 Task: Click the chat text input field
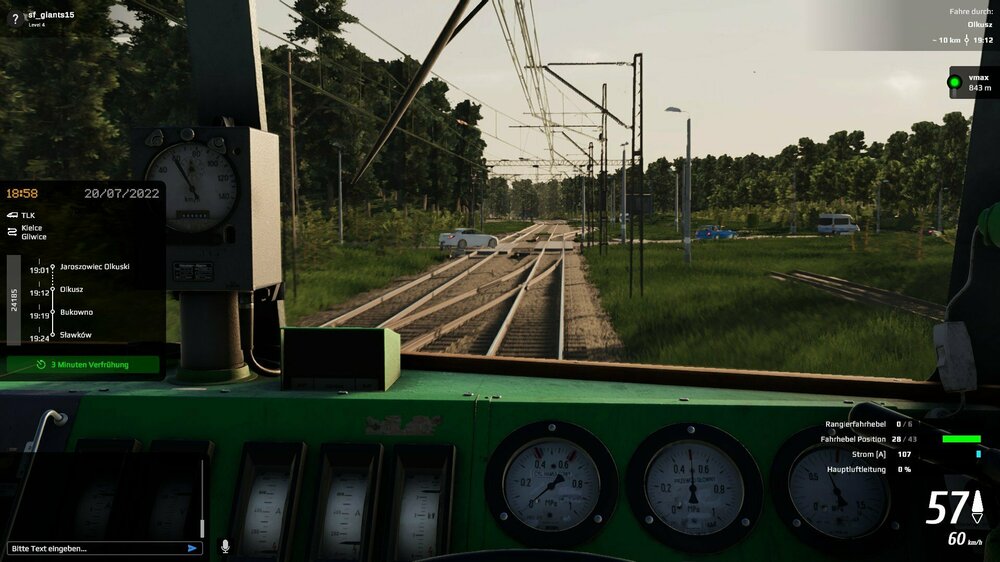95,548
